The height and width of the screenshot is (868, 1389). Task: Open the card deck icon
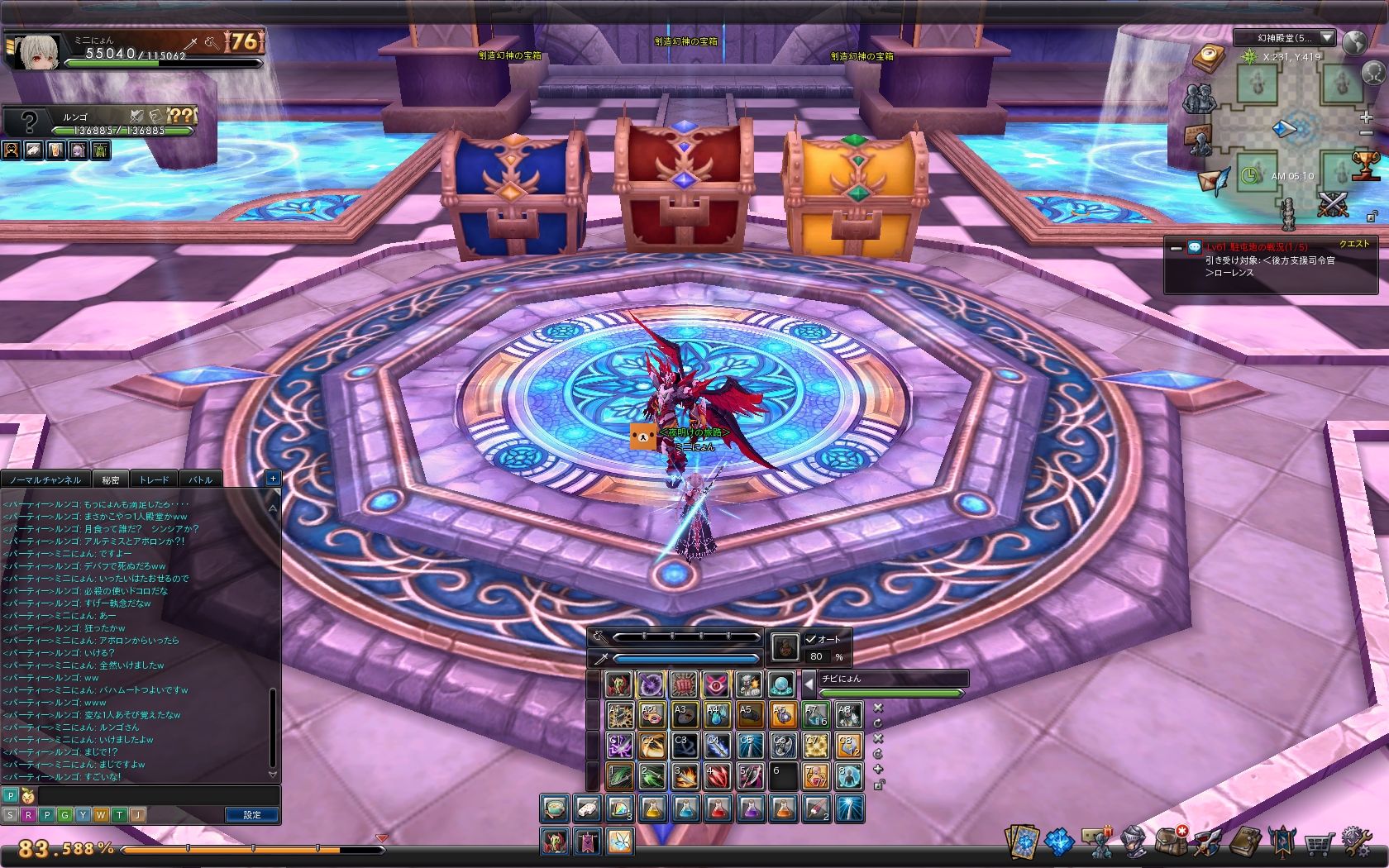(x=1022, y=842)
